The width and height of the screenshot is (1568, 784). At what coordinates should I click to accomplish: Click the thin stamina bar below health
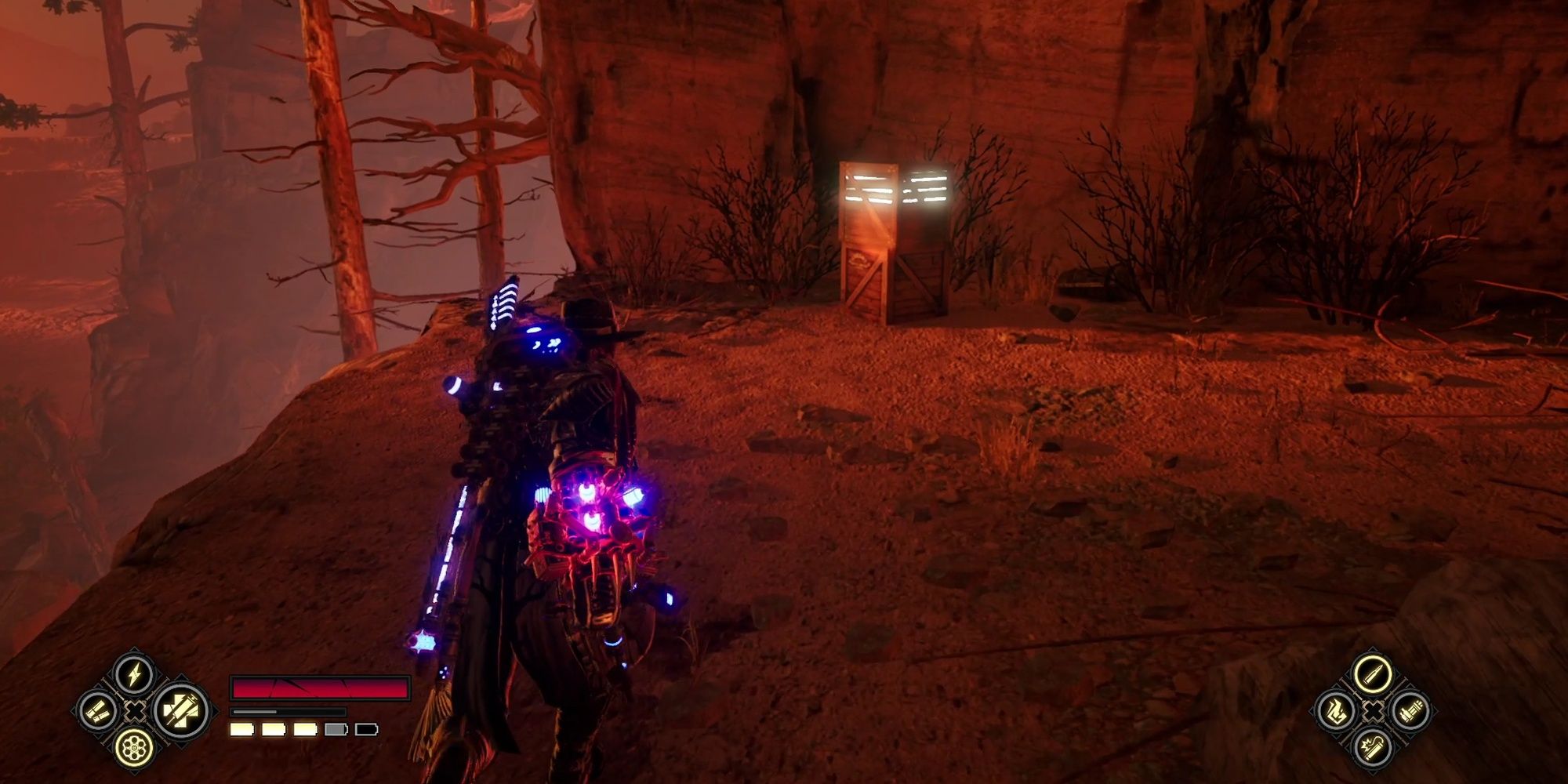(x=289, y=711)
